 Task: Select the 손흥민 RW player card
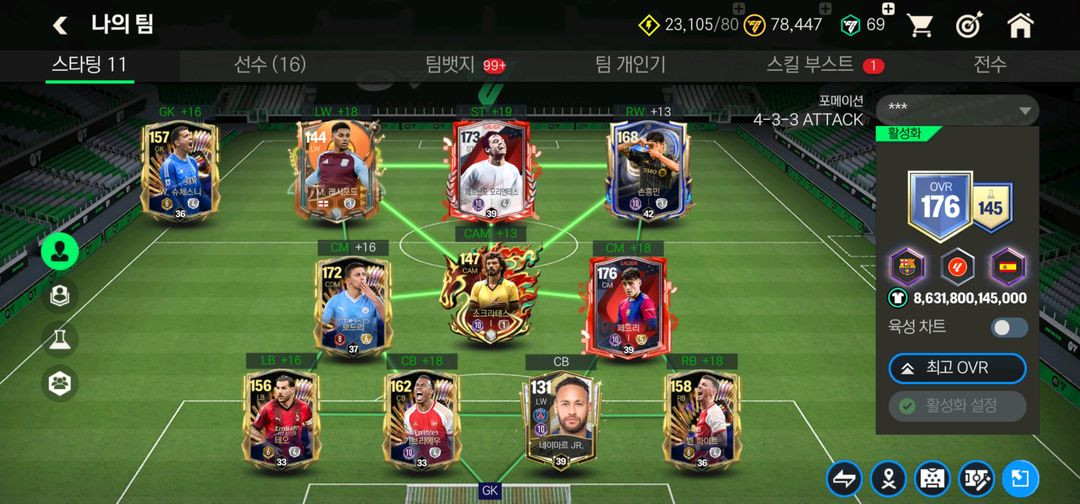tap(647, 170)
